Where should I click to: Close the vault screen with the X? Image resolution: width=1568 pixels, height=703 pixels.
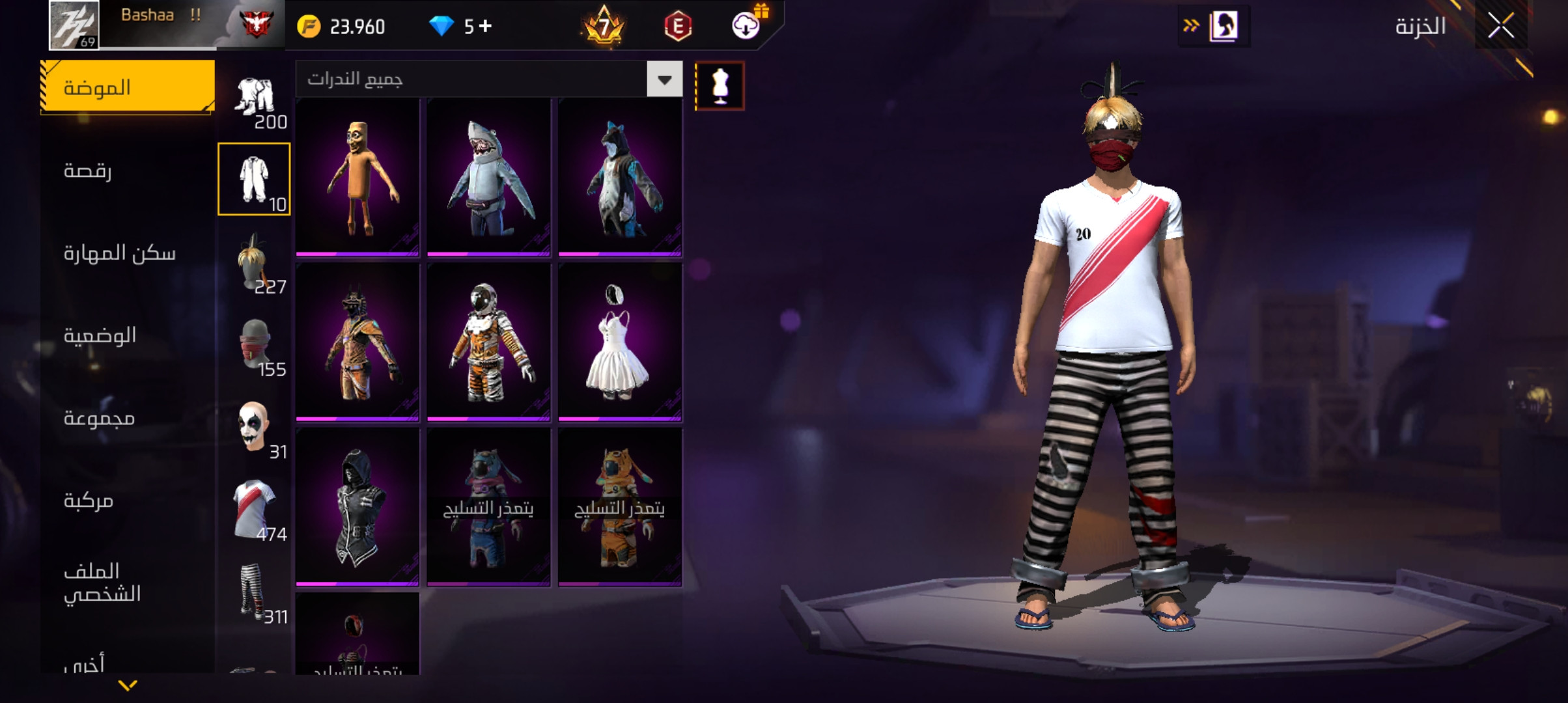tap(1500, 27)
